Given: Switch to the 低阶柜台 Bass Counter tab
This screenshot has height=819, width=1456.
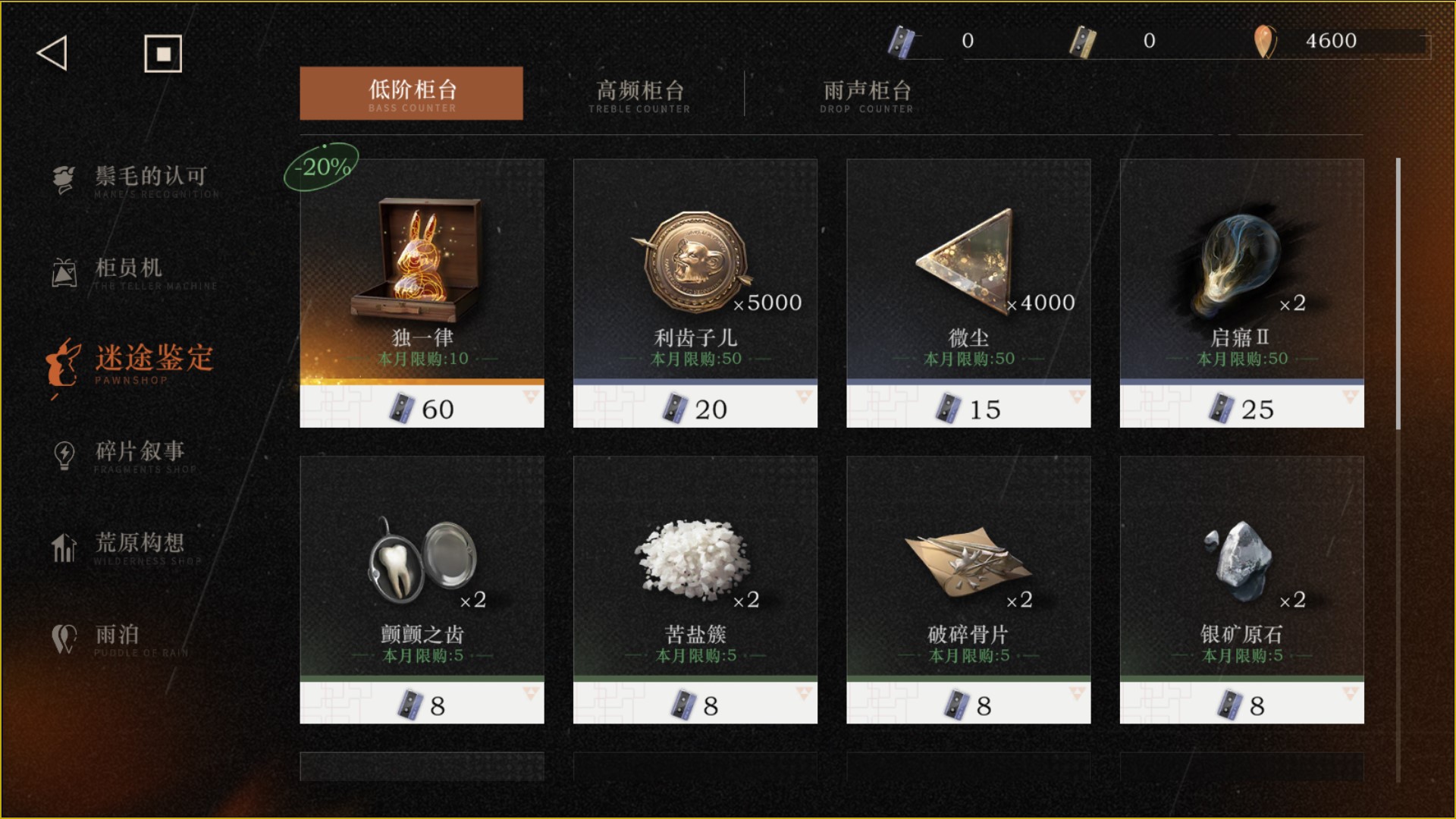Looking at the screenshot, I should (x=411, y=93).
